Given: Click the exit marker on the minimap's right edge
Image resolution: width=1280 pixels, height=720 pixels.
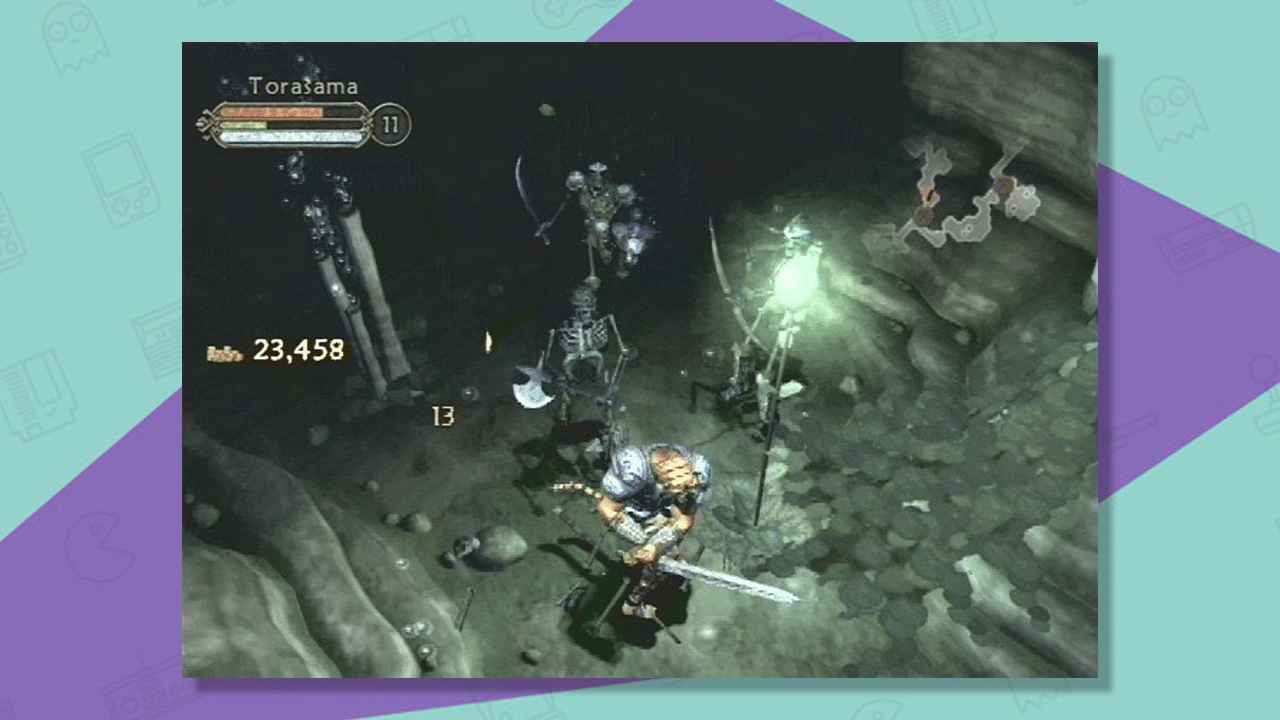Looking at the screenshot, I should (1028, 193).
